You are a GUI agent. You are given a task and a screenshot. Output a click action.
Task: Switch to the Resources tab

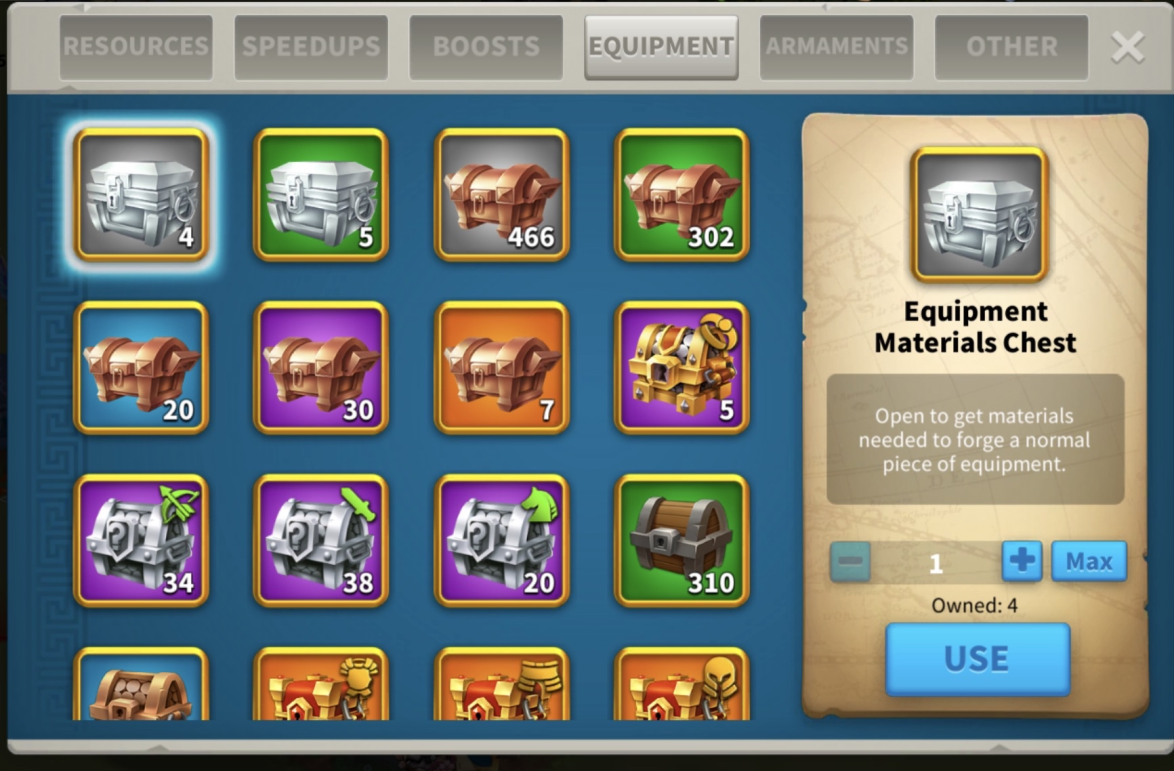tap(136, 47)
